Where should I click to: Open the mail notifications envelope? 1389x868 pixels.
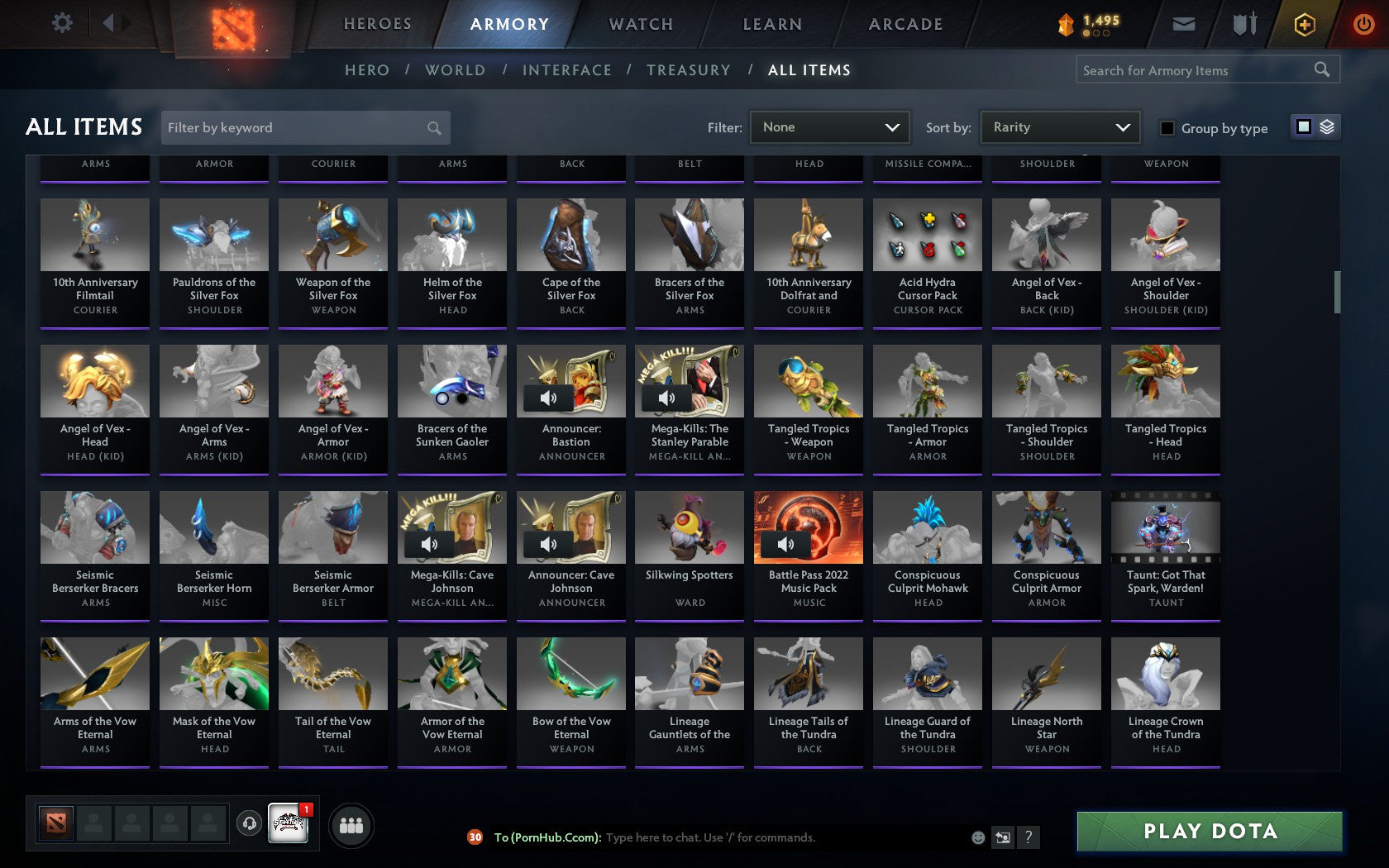click(1184, 24)
